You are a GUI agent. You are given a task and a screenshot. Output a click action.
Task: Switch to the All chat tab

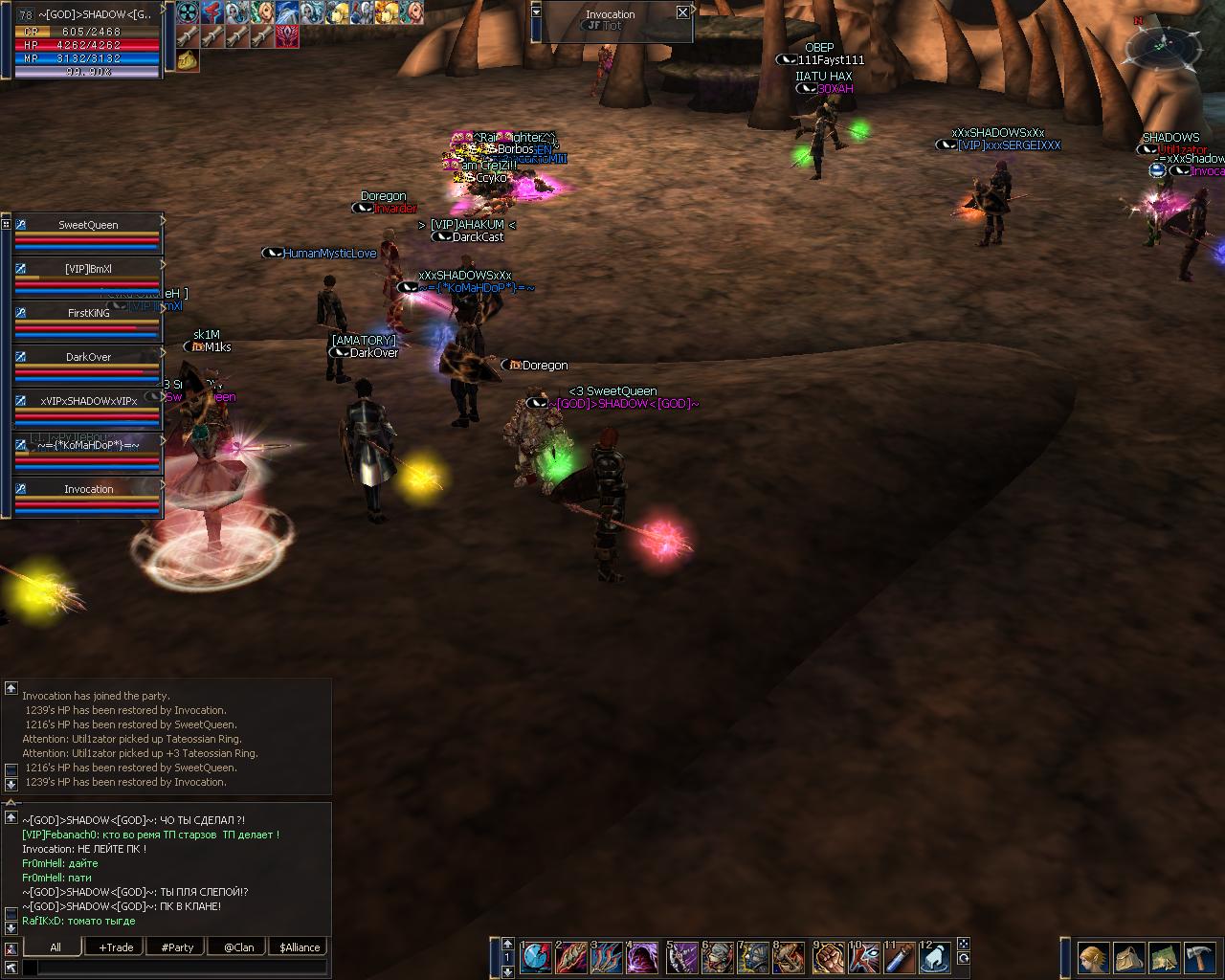(56, 947)
